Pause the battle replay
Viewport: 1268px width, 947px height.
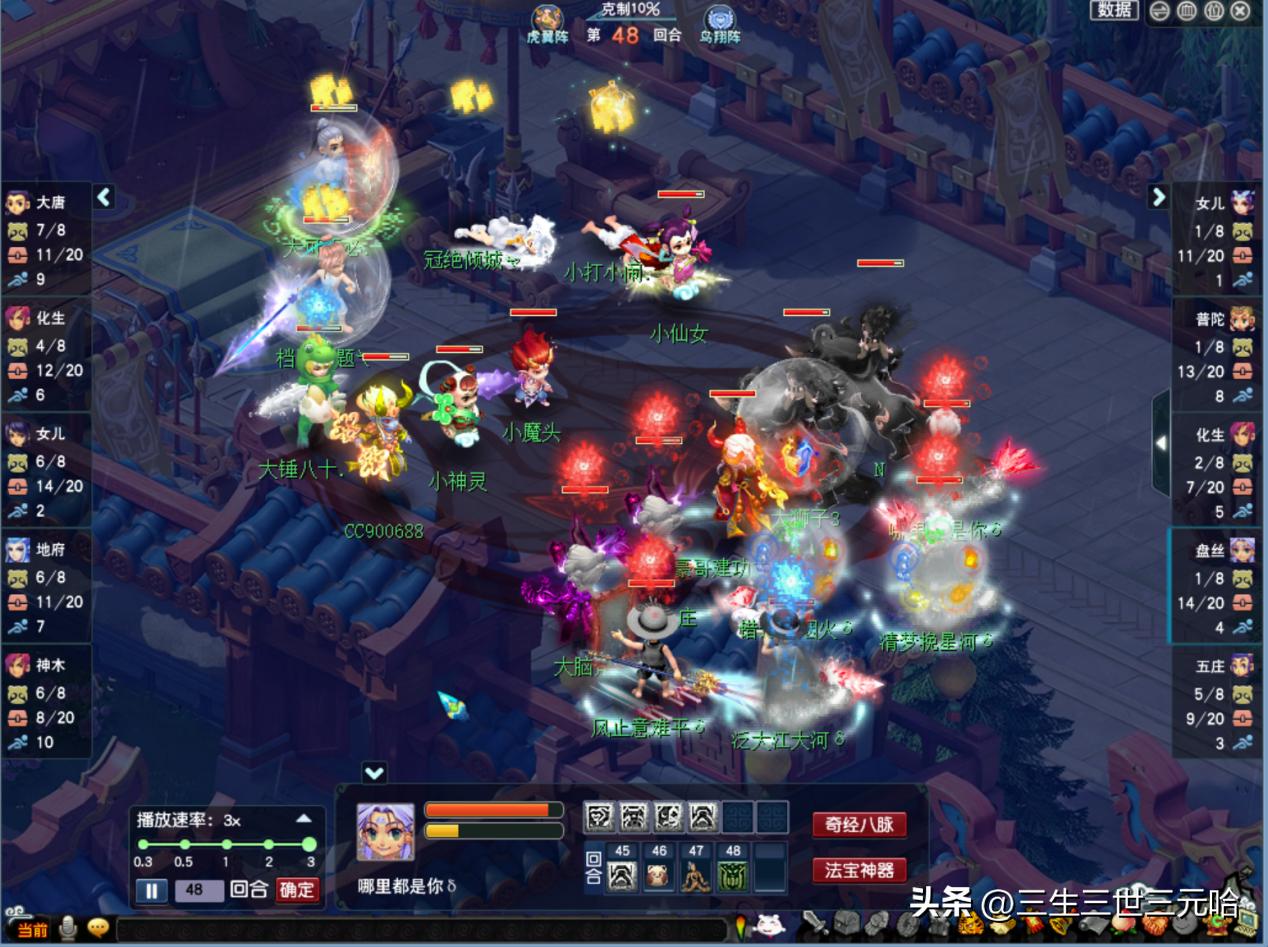pos(151,890)
